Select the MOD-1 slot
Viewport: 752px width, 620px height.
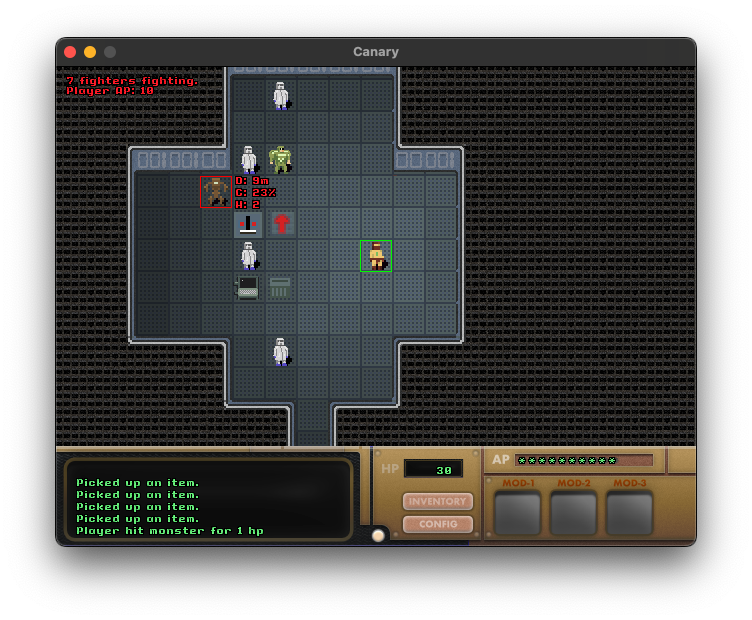[x=518, y=513]
